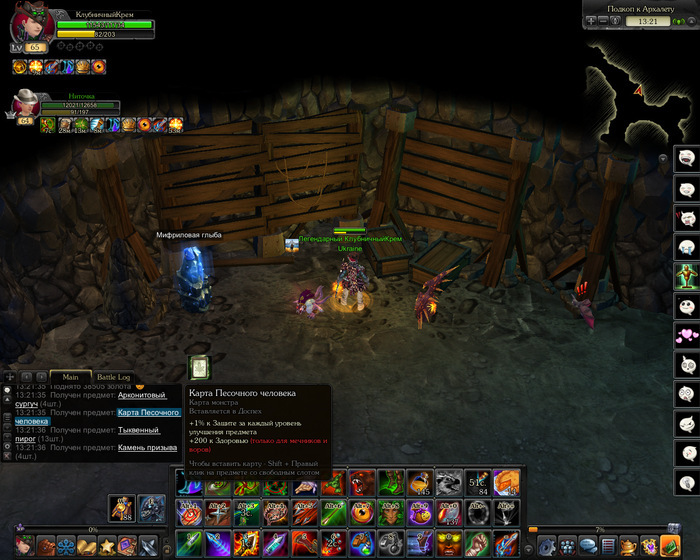Click the mount figure slot beside the hotbar
The height and width of the screenshot is (560, 700).
tap(151, 509)
